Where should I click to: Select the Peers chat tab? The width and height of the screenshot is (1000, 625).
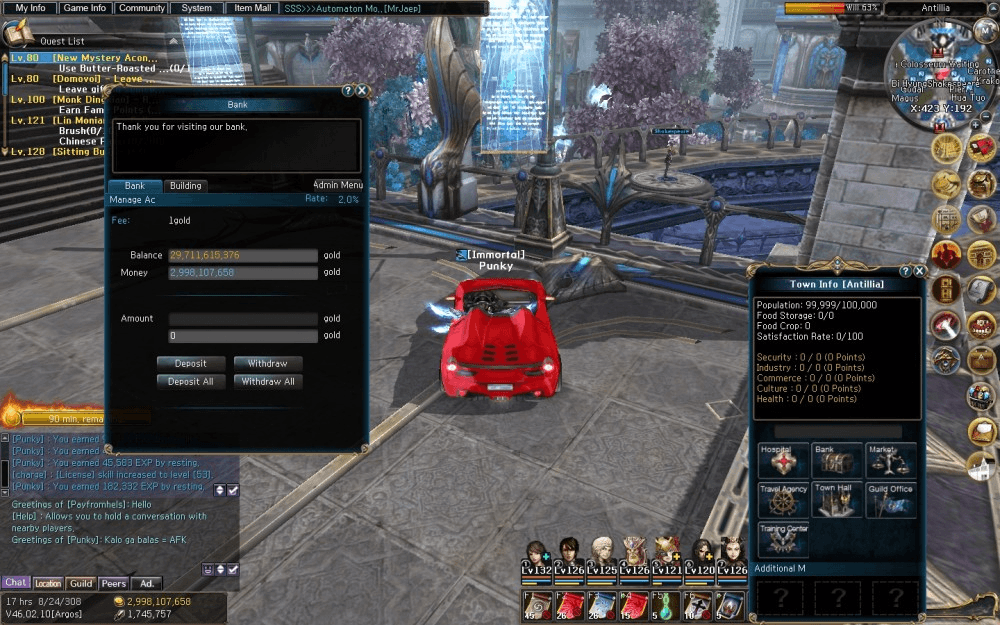113,583
